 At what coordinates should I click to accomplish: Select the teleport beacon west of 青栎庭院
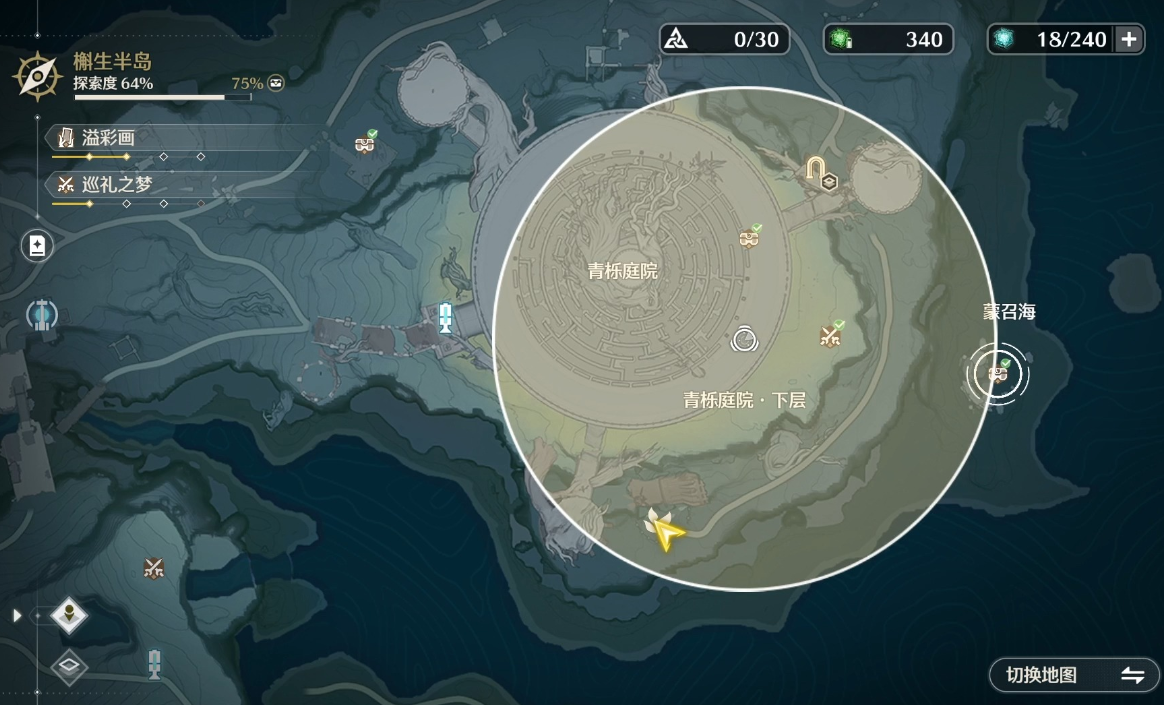coord(446,318)
